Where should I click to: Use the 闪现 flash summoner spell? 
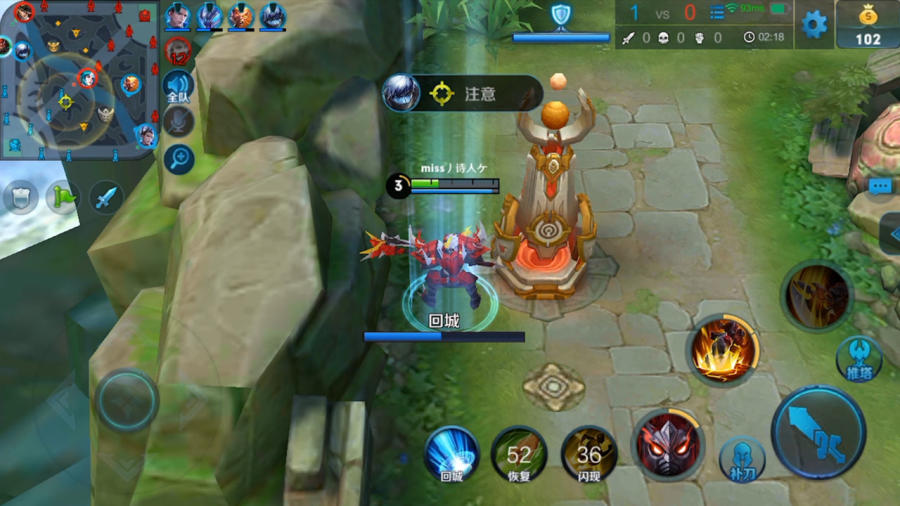pos(589,454)
